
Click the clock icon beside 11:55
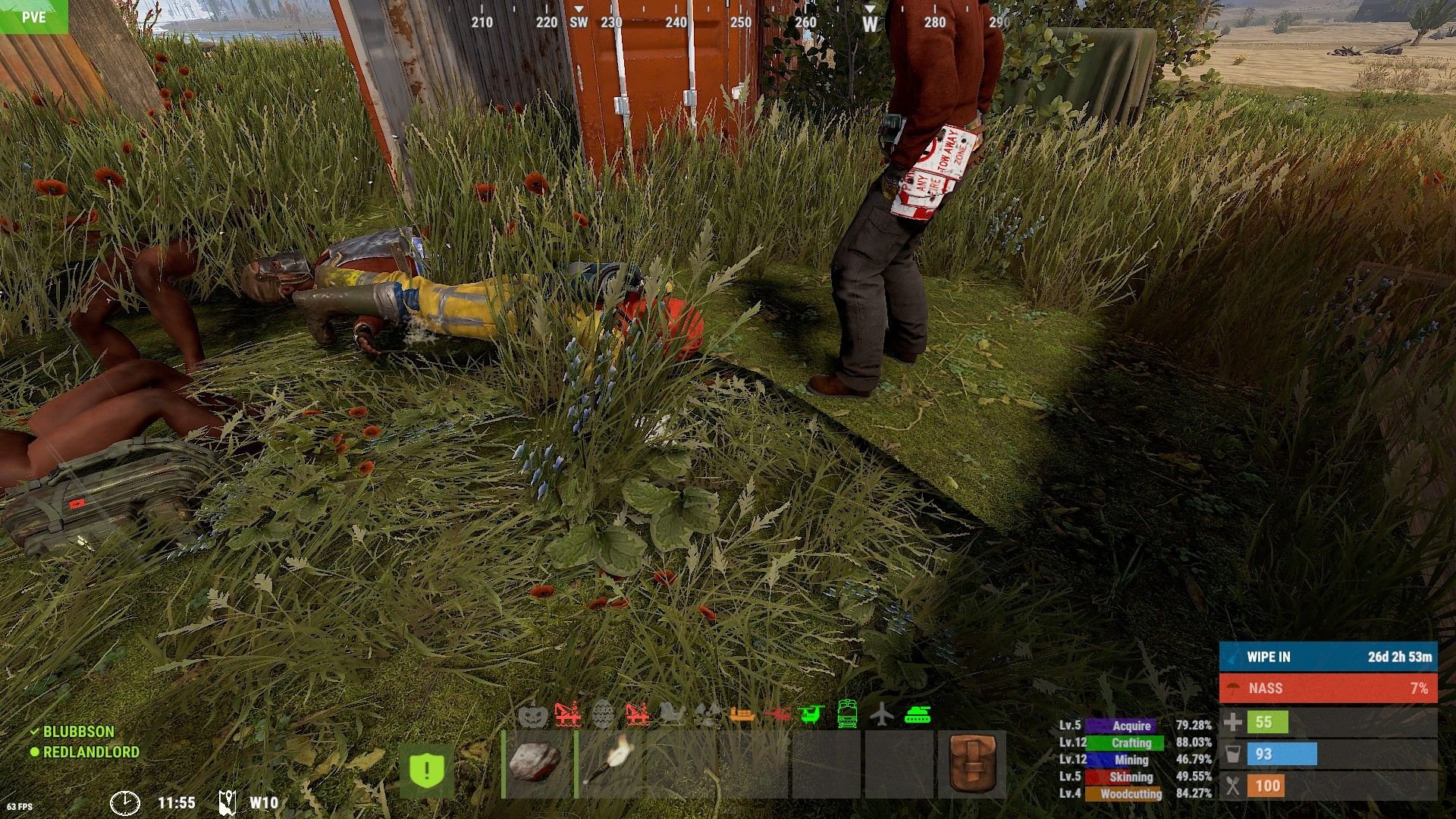(125, 803)
